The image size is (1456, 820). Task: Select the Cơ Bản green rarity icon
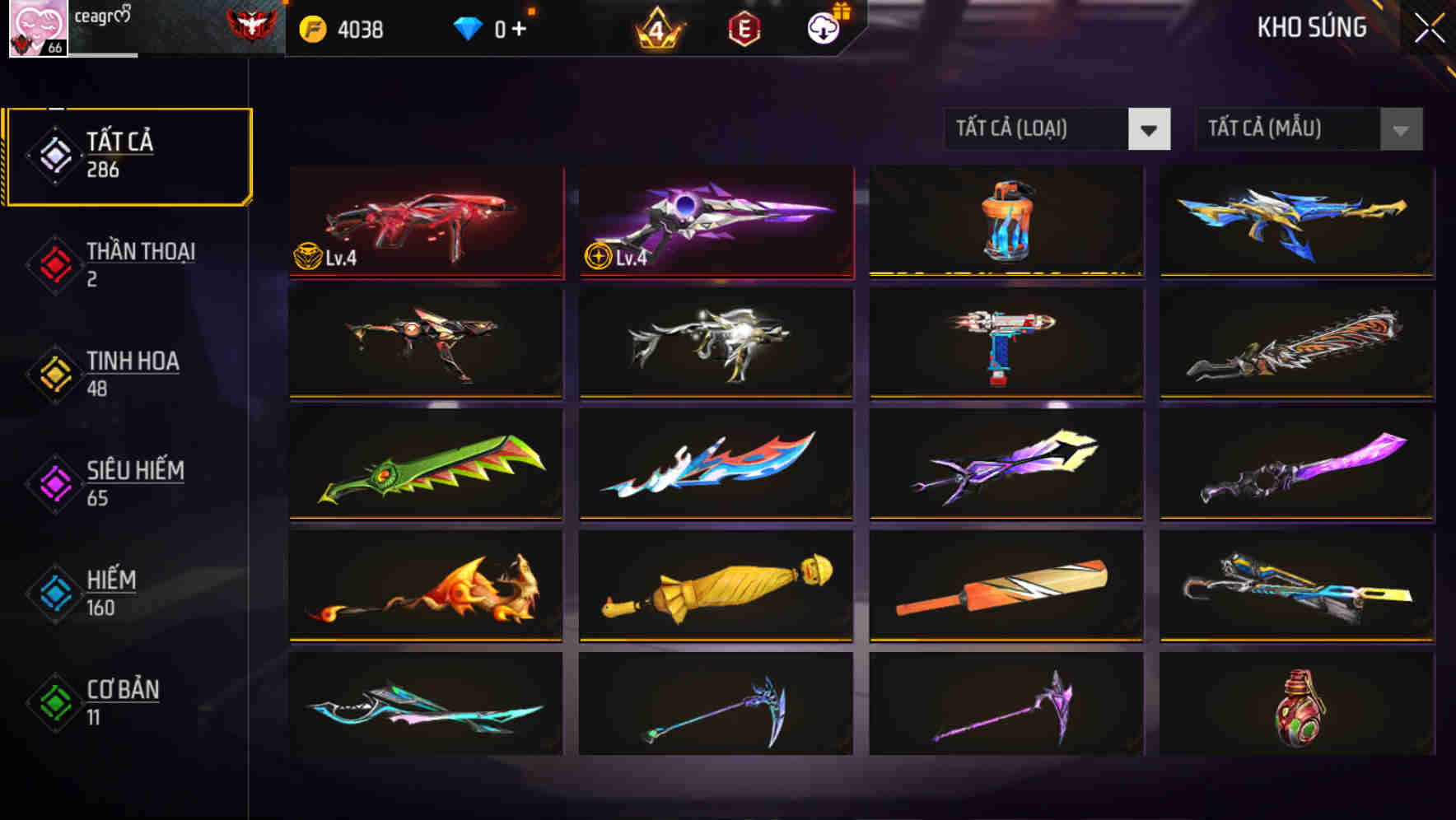pyautogui.click(x=53, y=701)
